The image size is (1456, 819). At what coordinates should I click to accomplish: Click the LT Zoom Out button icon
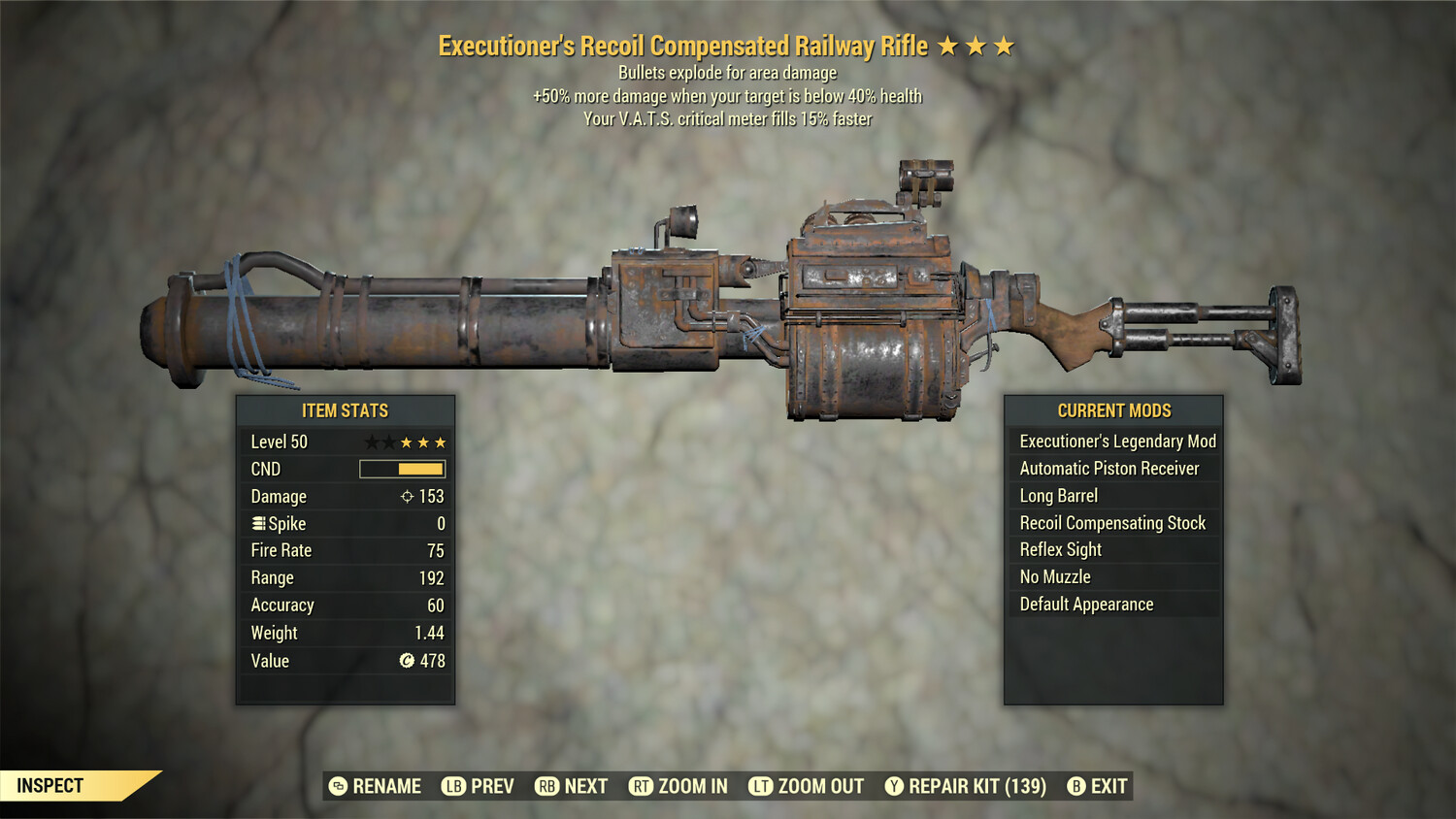click(x=762, y=786)
